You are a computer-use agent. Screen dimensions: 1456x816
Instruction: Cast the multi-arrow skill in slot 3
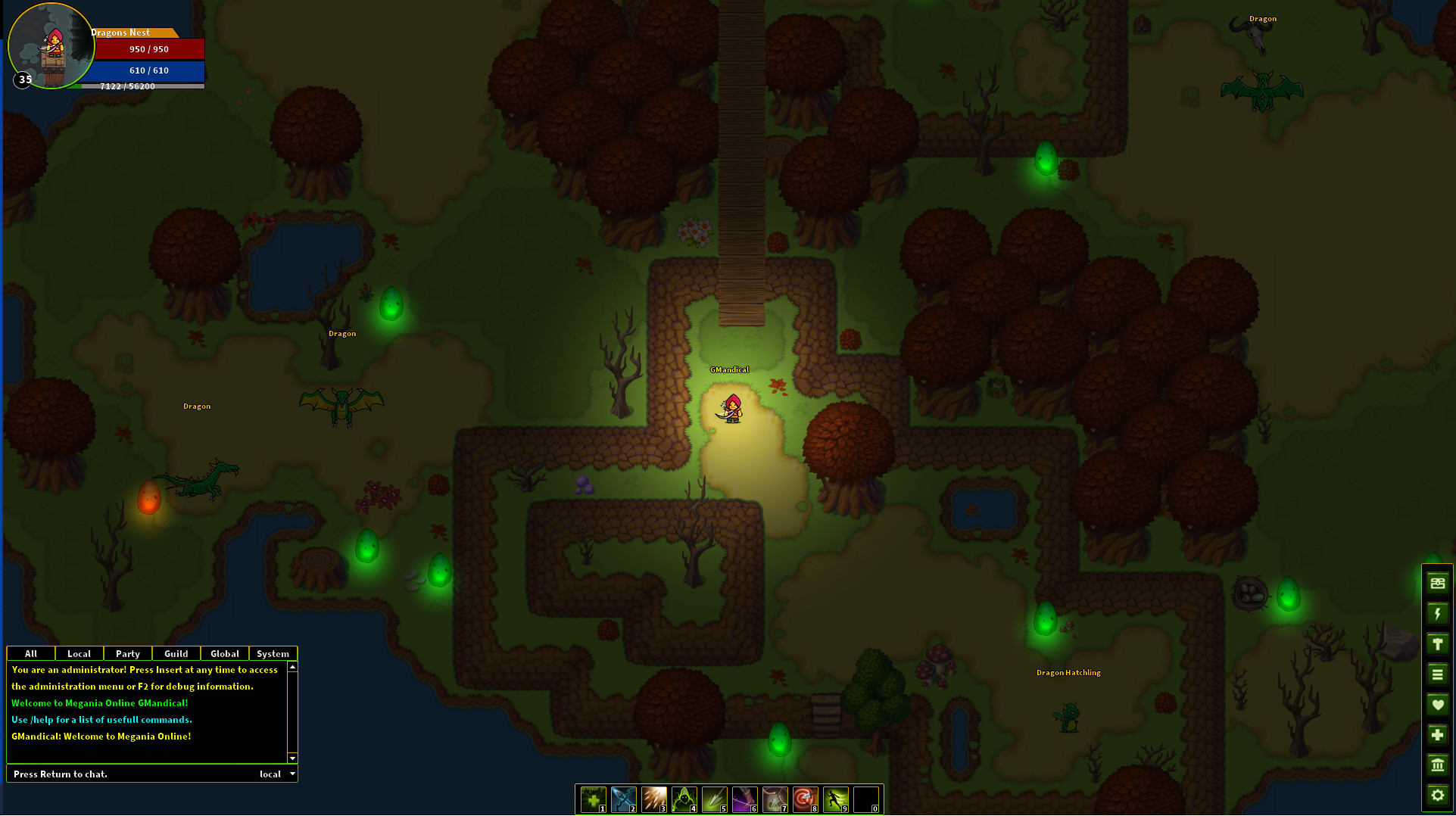[653, 799]
